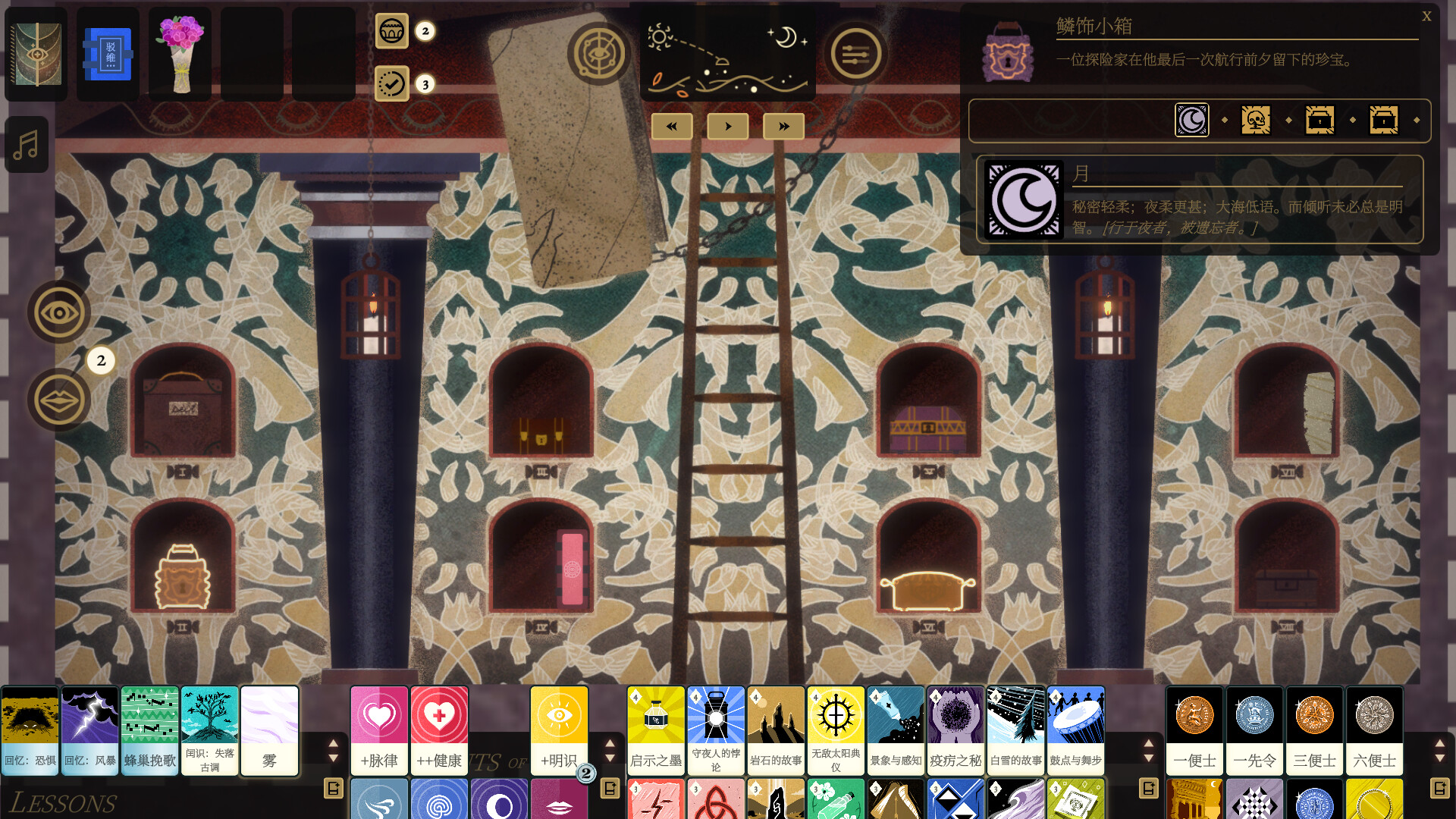
Task: Click the locked chest aspect icon beside the skull
Action: pyautogui.click(x=1319, y=120)
